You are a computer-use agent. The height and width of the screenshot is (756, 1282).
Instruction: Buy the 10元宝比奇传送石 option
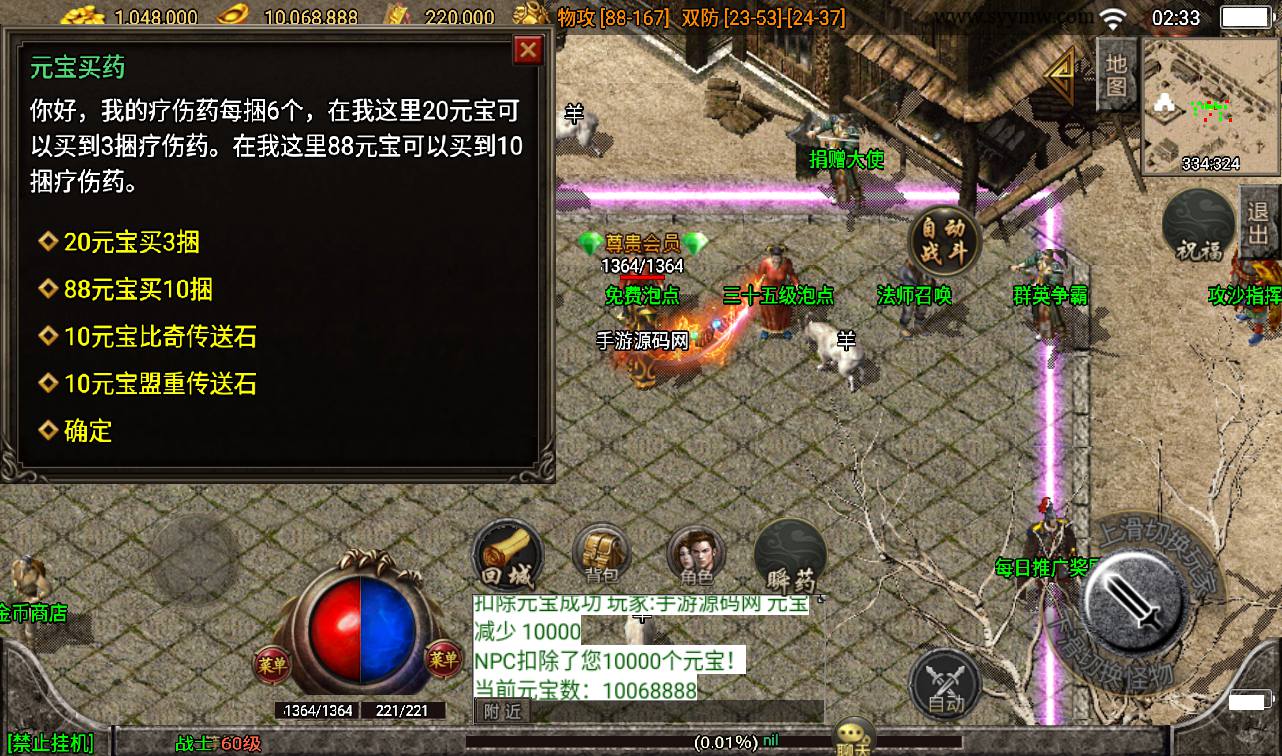coord(160,337)
